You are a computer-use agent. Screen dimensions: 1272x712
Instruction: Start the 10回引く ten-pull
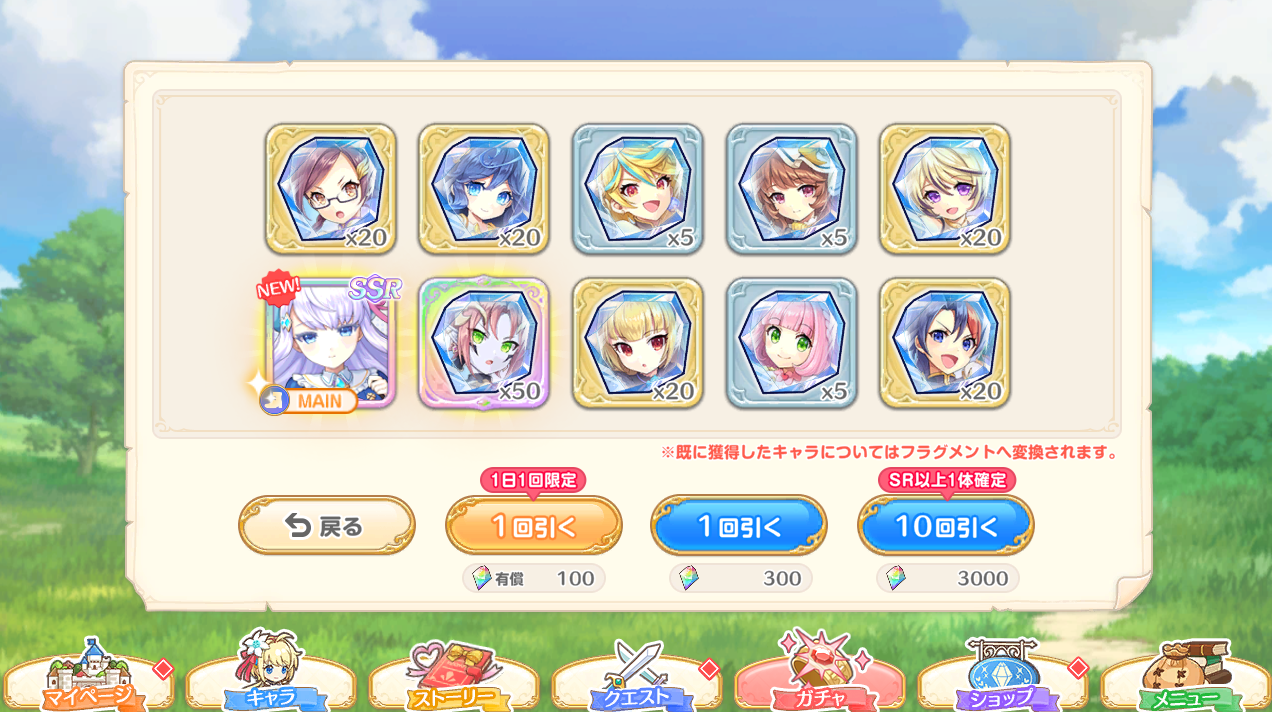[x=946, y=526]
